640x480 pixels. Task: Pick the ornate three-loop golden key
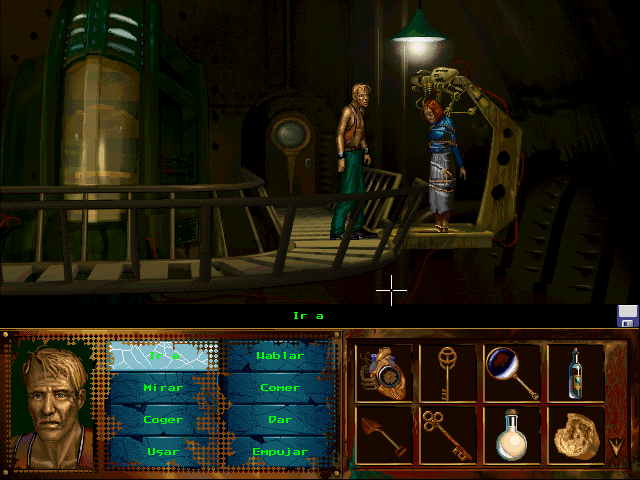448,434
